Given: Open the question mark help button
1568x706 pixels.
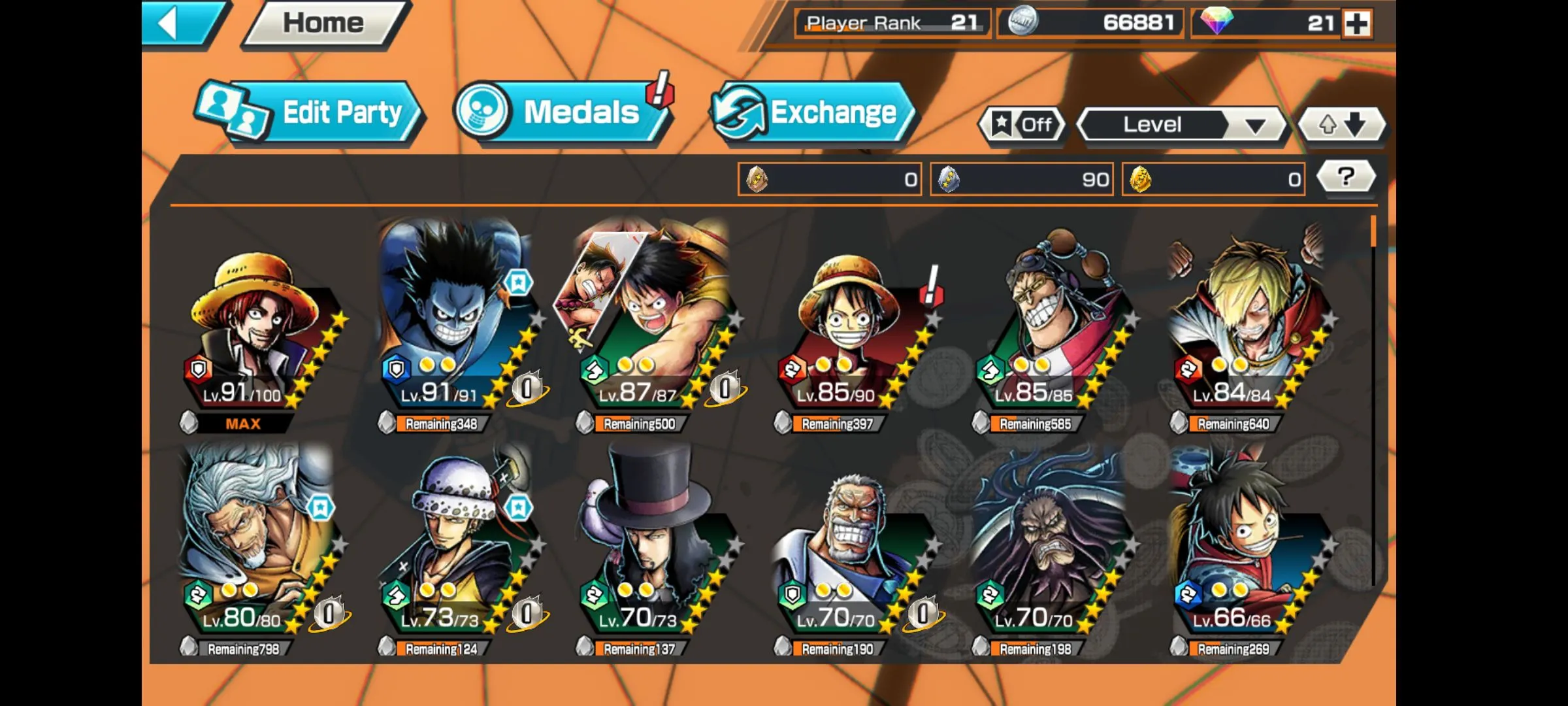Looking at the screenshot, I should click(1345, 177).
